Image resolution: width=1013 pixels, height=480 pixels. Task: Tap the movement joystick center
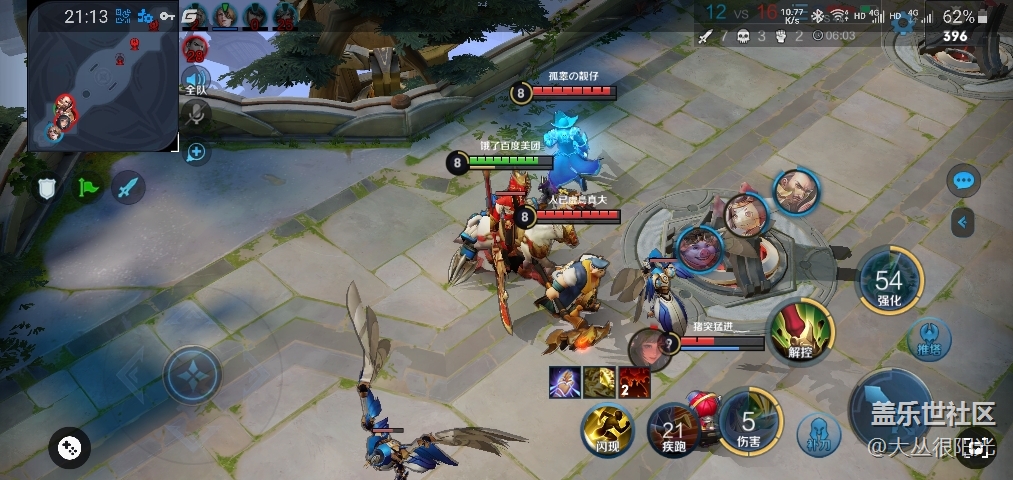point(191,375)
